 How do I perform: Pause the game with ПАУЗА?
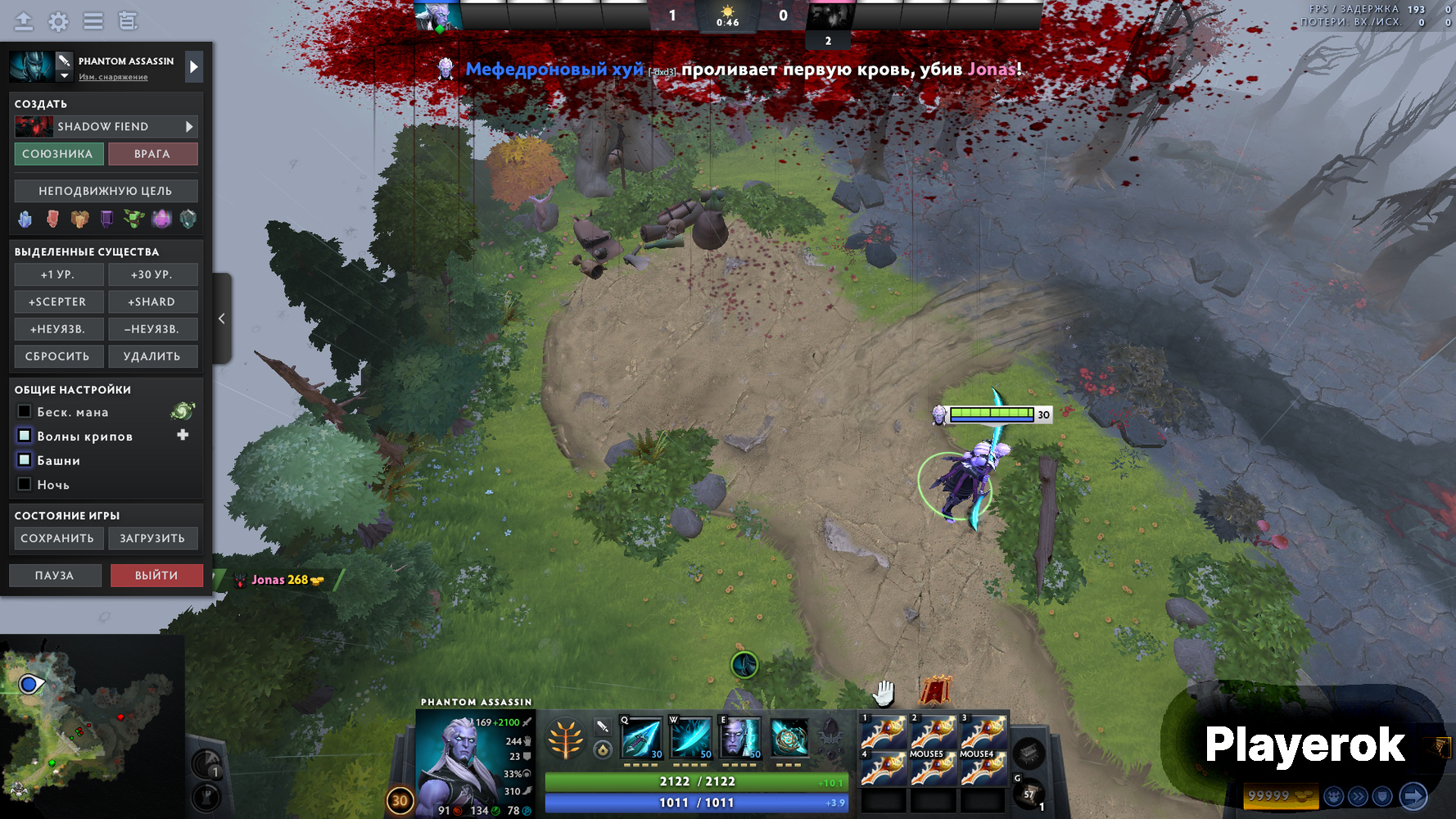point(55,576)
